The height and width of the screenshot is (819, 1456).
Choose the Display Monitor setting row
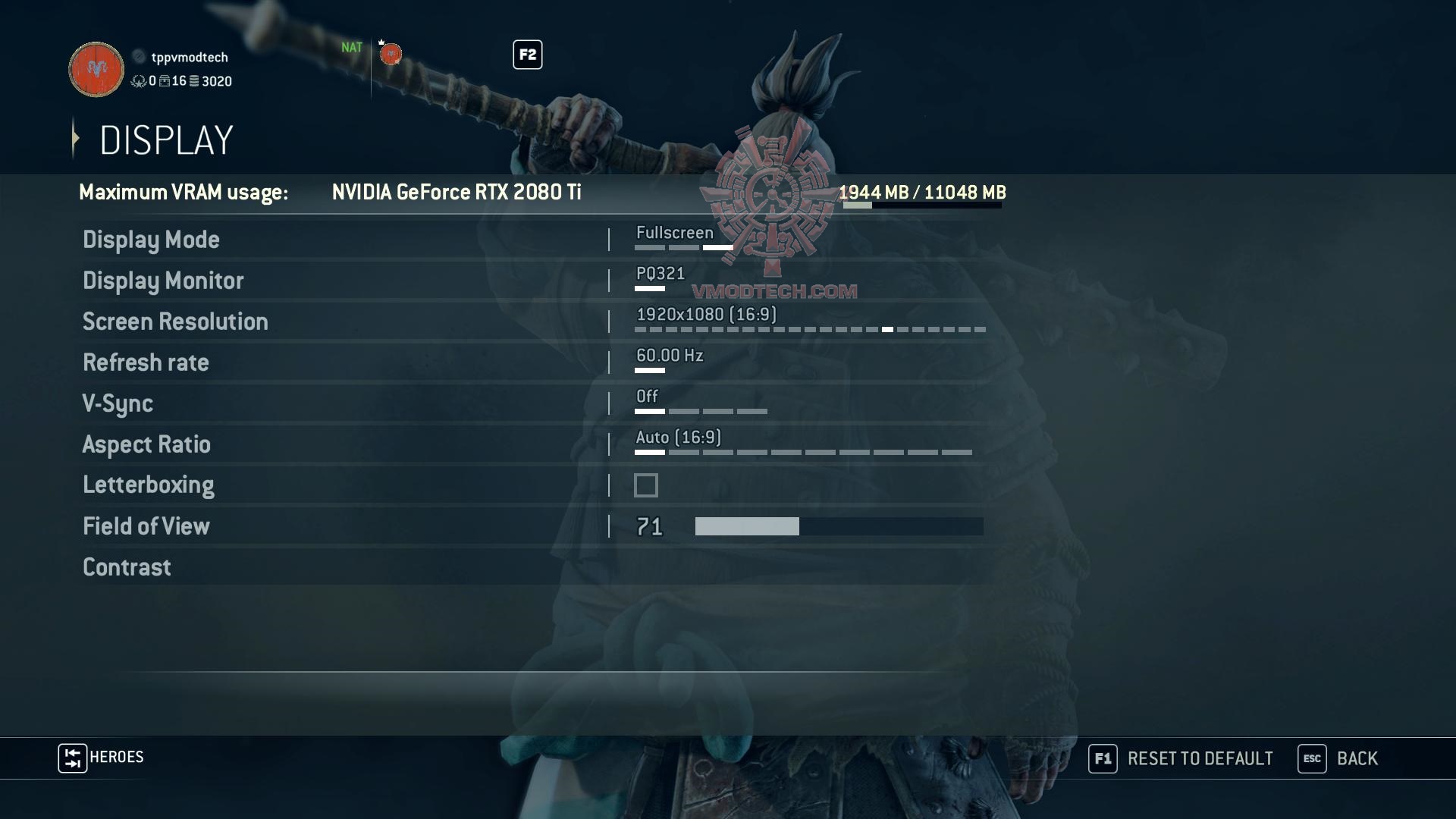click(163, 281)
